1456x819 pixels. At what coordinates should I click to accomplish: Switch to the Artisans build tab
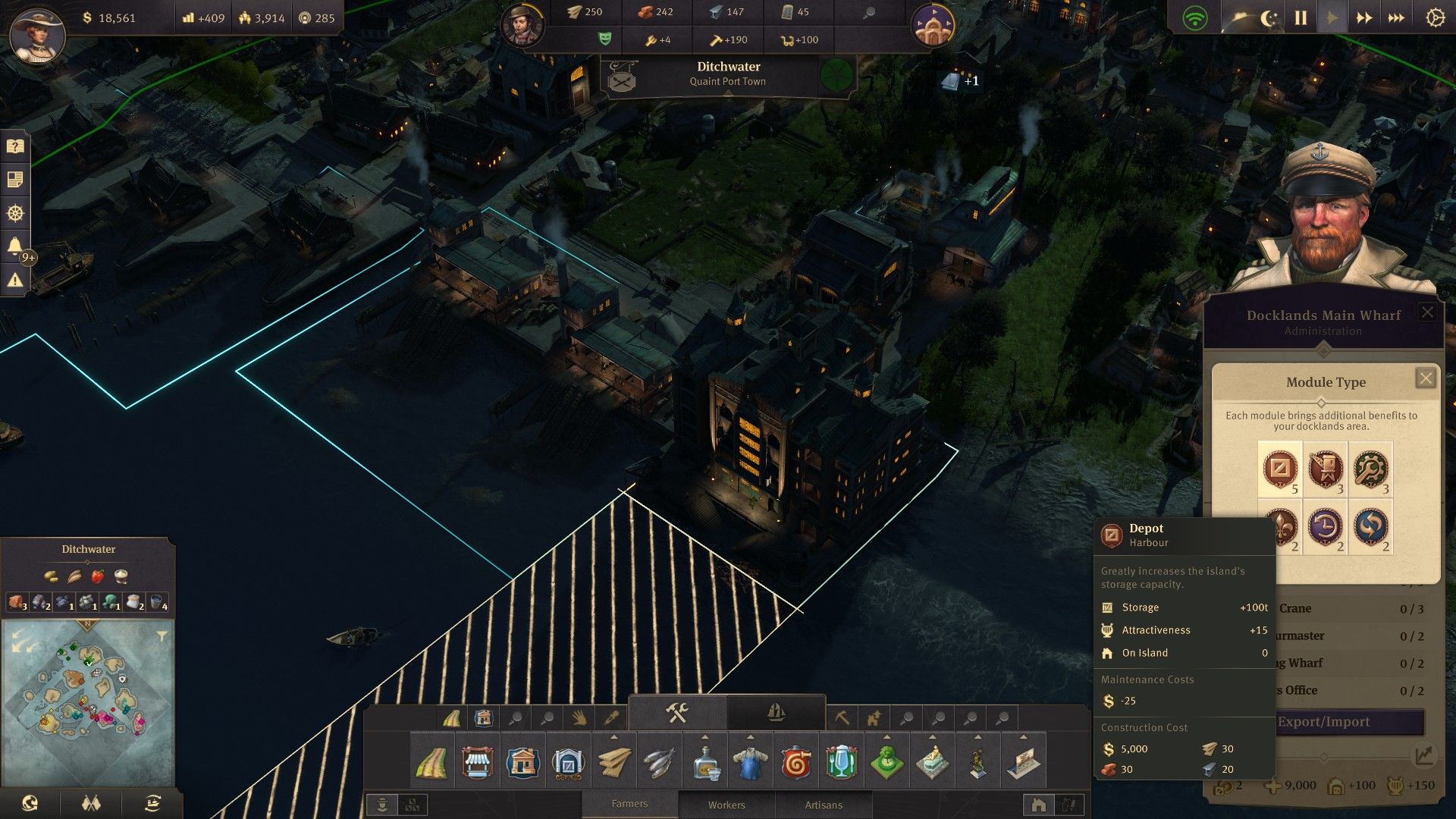tap(824, 805)
